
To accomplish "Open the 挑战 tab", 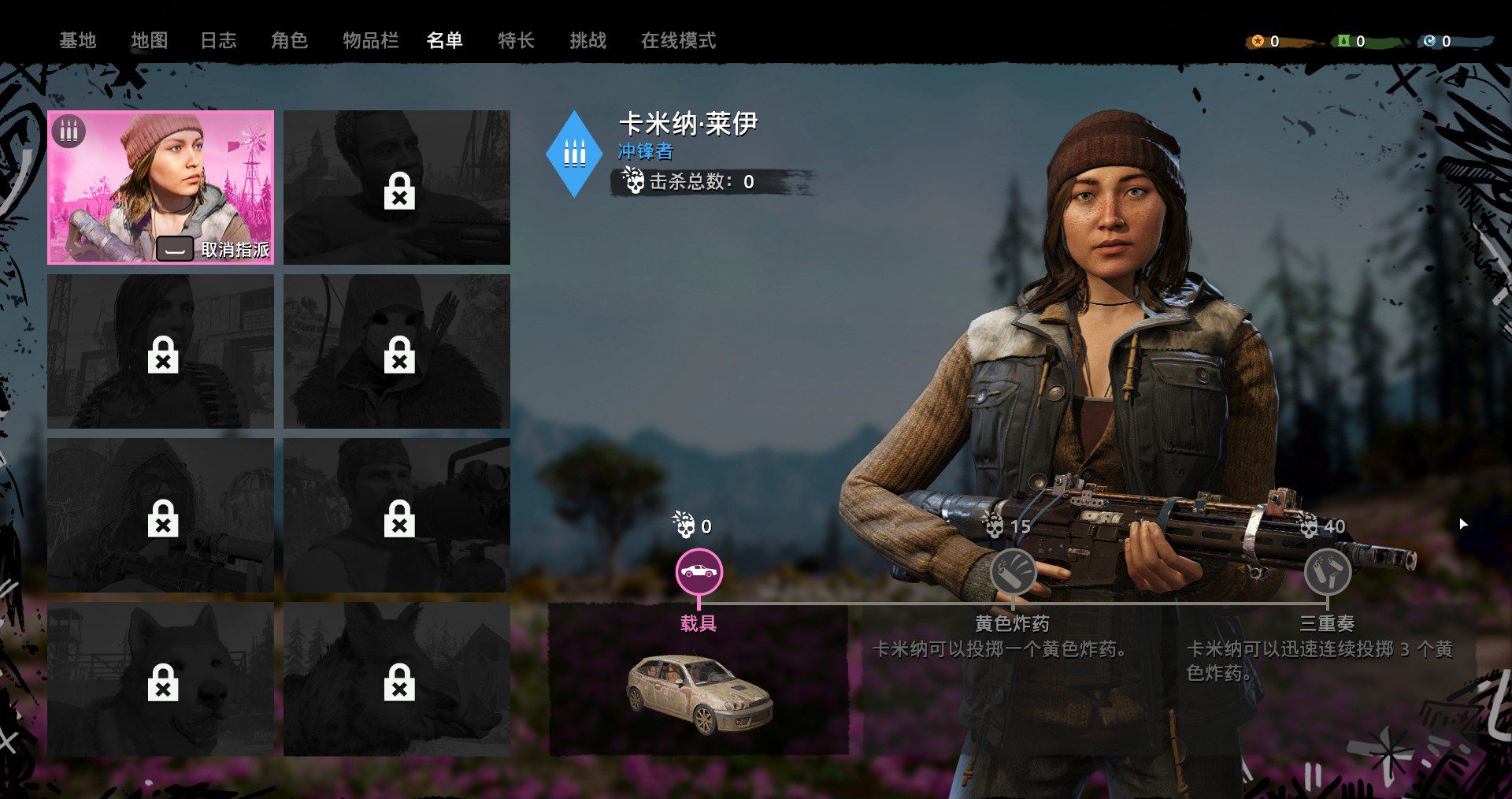I will pos(587,40).
